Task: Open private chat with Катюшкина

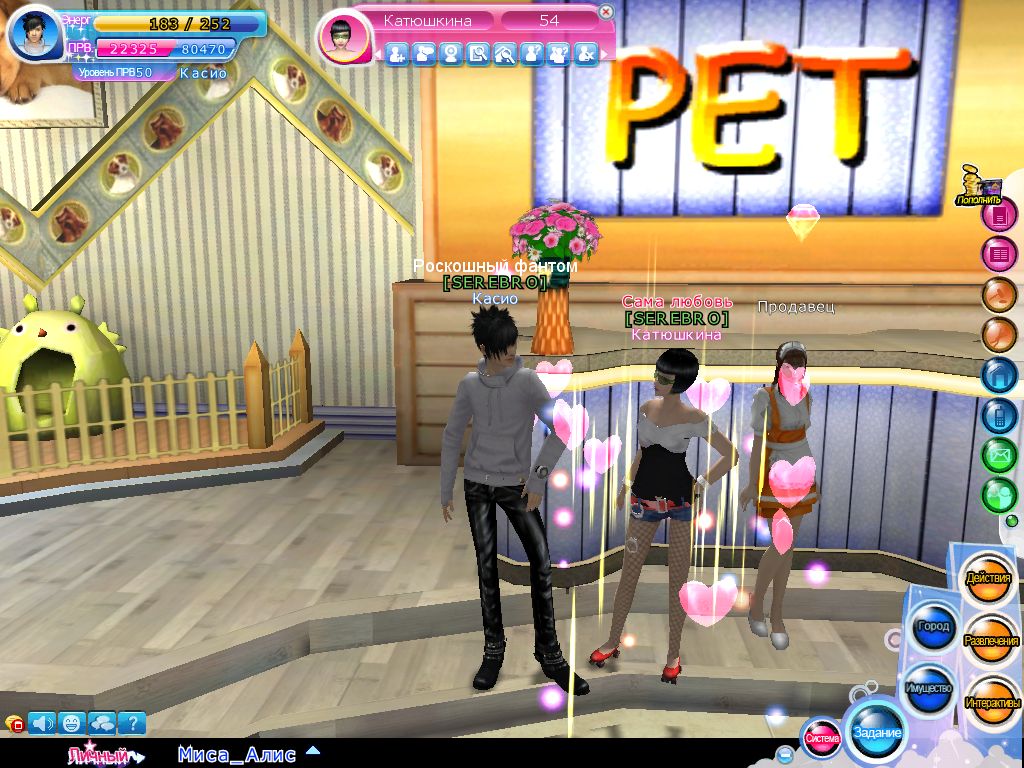Action: (424, 54)
